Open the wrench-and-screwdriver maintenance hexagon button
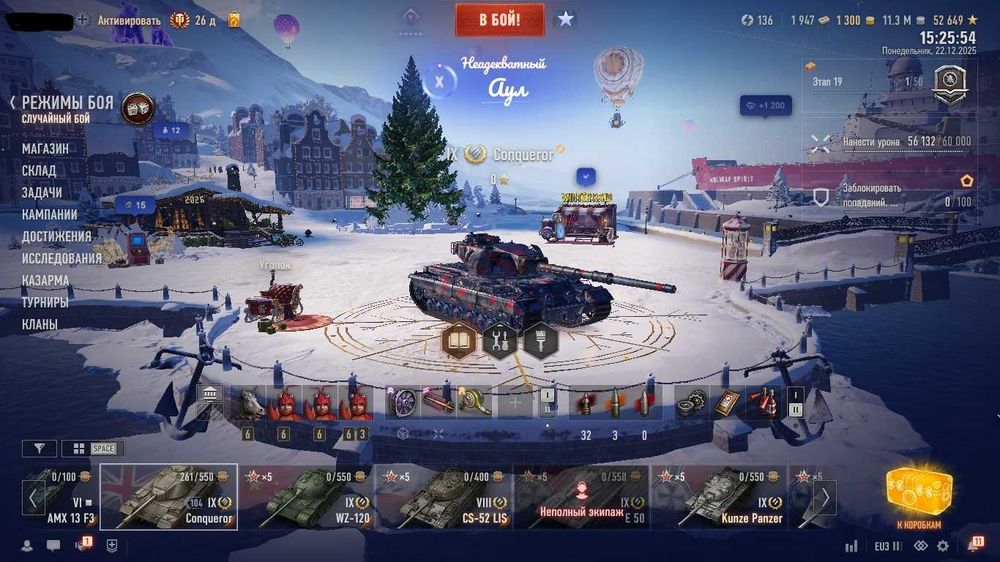 pos(500,341)
